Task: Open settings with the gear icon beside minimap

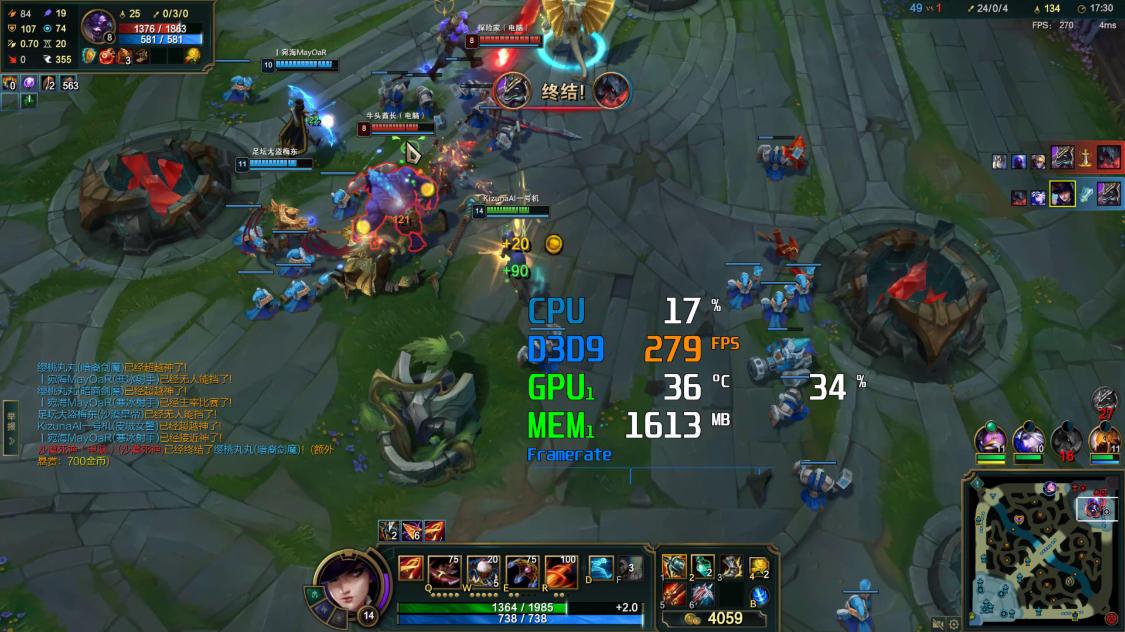Action: click(x=954, y=624)
